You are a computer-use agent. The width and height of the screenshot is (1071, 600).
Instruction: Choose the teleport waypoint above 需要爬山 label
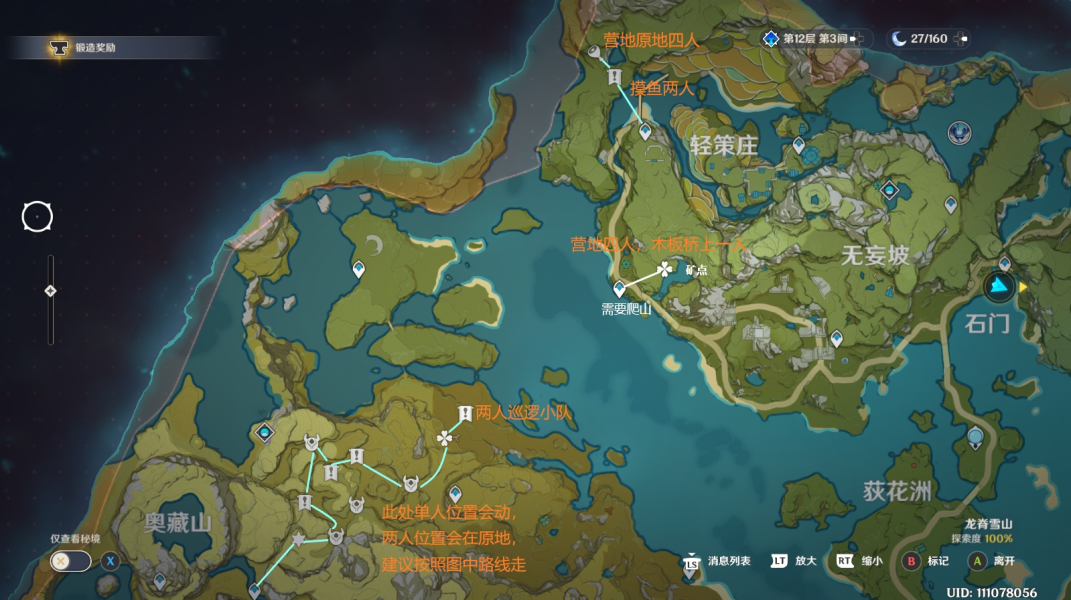pos(619,288)
